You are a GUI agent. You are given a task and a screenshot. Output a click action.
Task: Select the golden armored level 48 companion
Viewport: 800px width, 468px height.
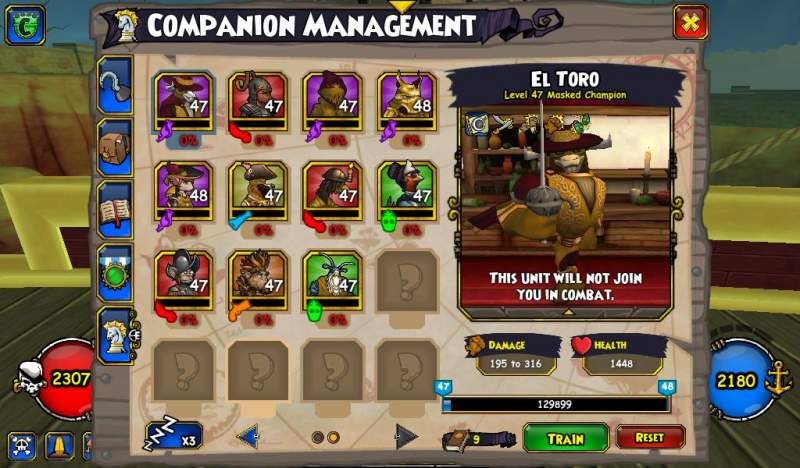(406, 101)
